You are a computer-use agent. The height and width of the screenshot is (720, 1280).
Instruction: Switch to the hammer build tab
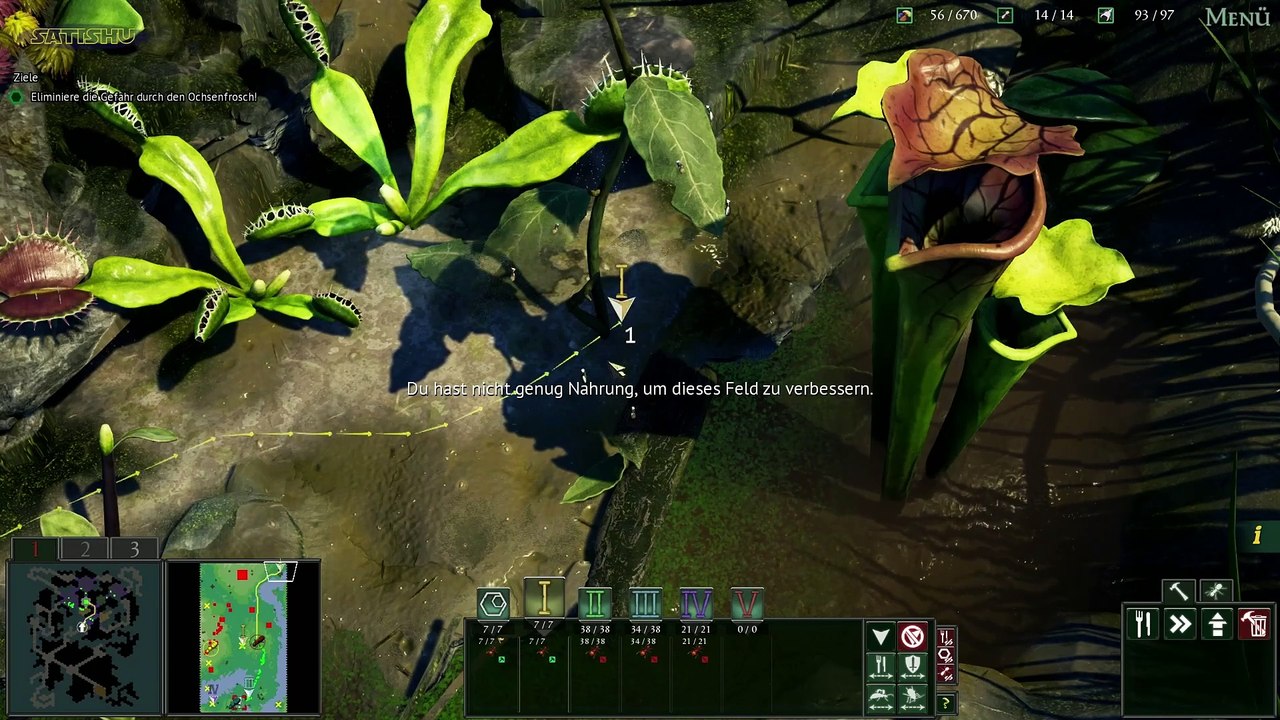[1178, 591]
